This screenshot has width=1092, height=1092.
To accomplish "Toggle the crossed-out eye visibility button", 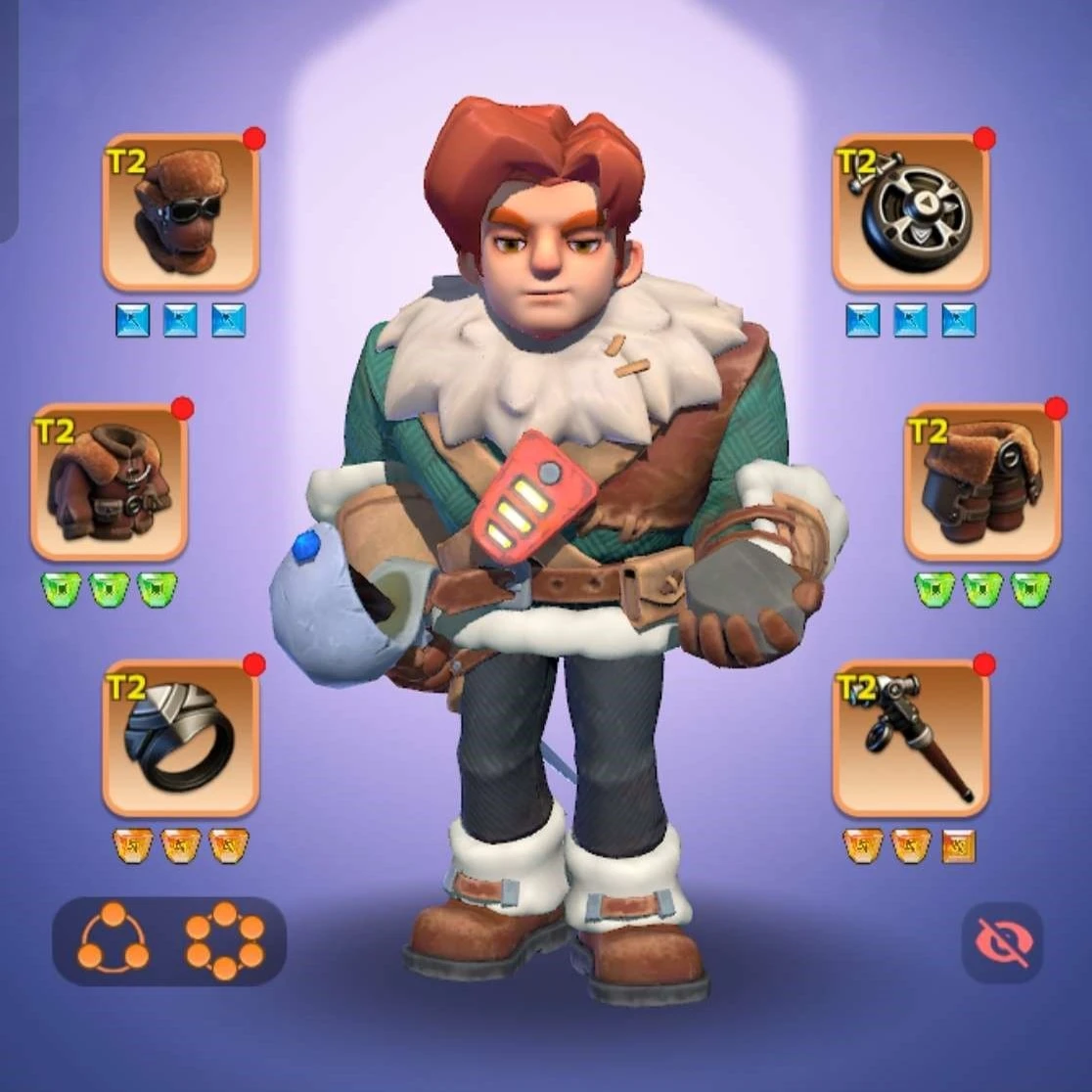I will (x=1002, y=942).
